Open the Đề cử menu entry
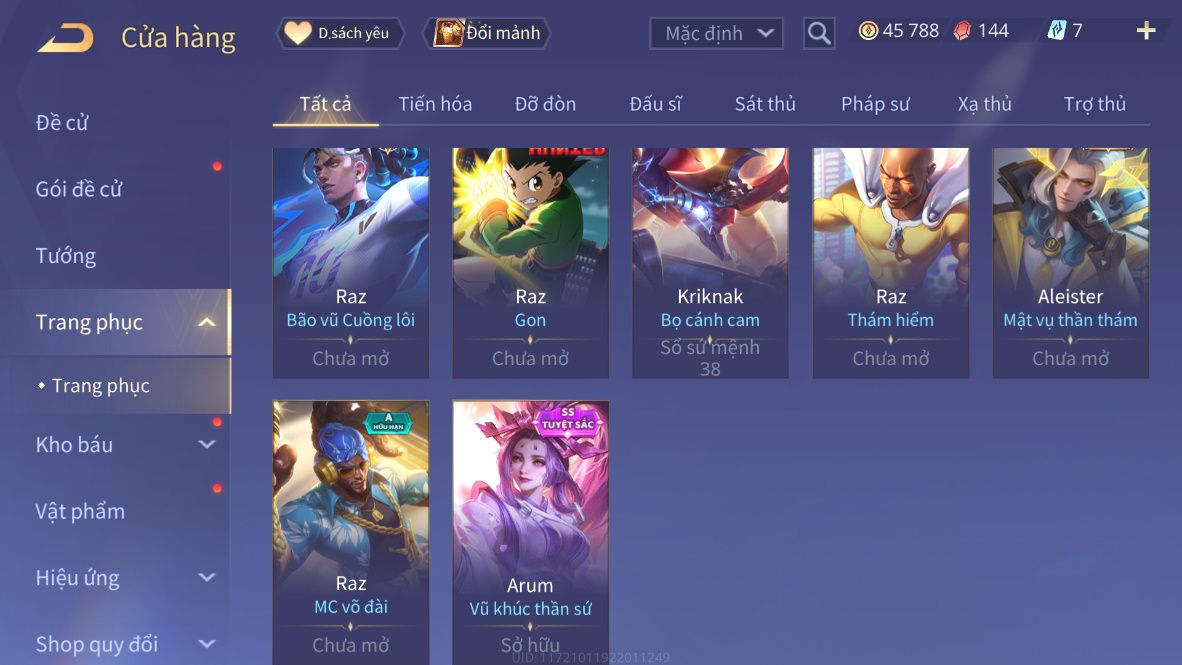 pyautogui.click(x=63, y=123)
